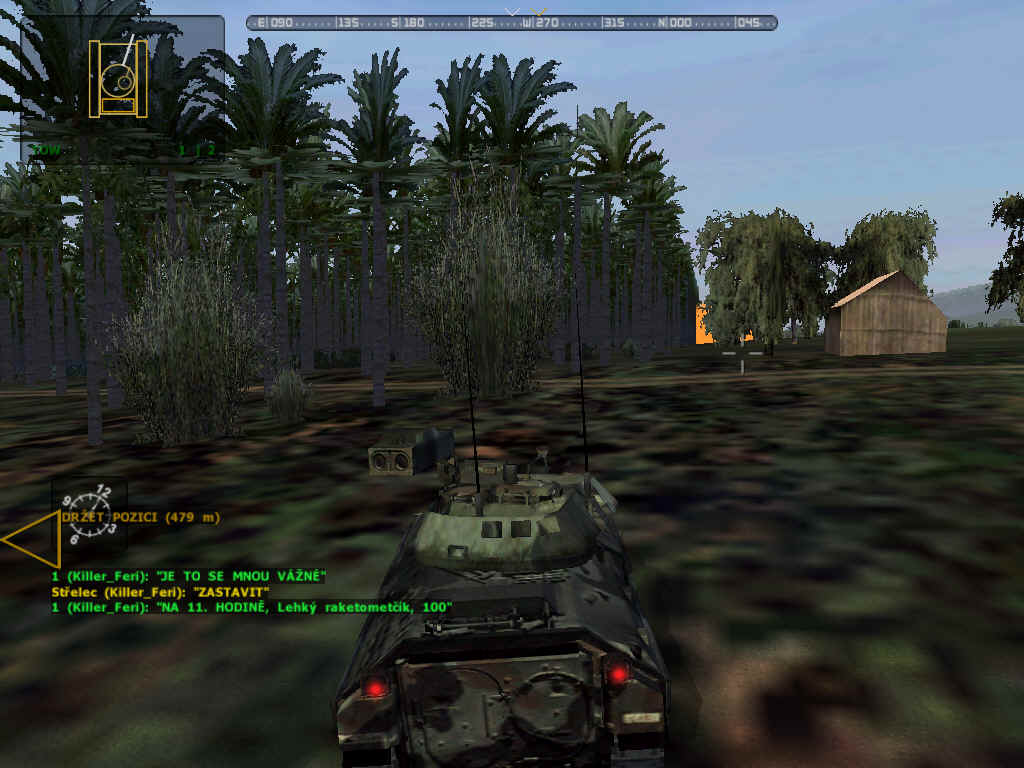Click the compass heading bar
The image size is (1024, 768).
pyautogui.click(x=511, y=23)
